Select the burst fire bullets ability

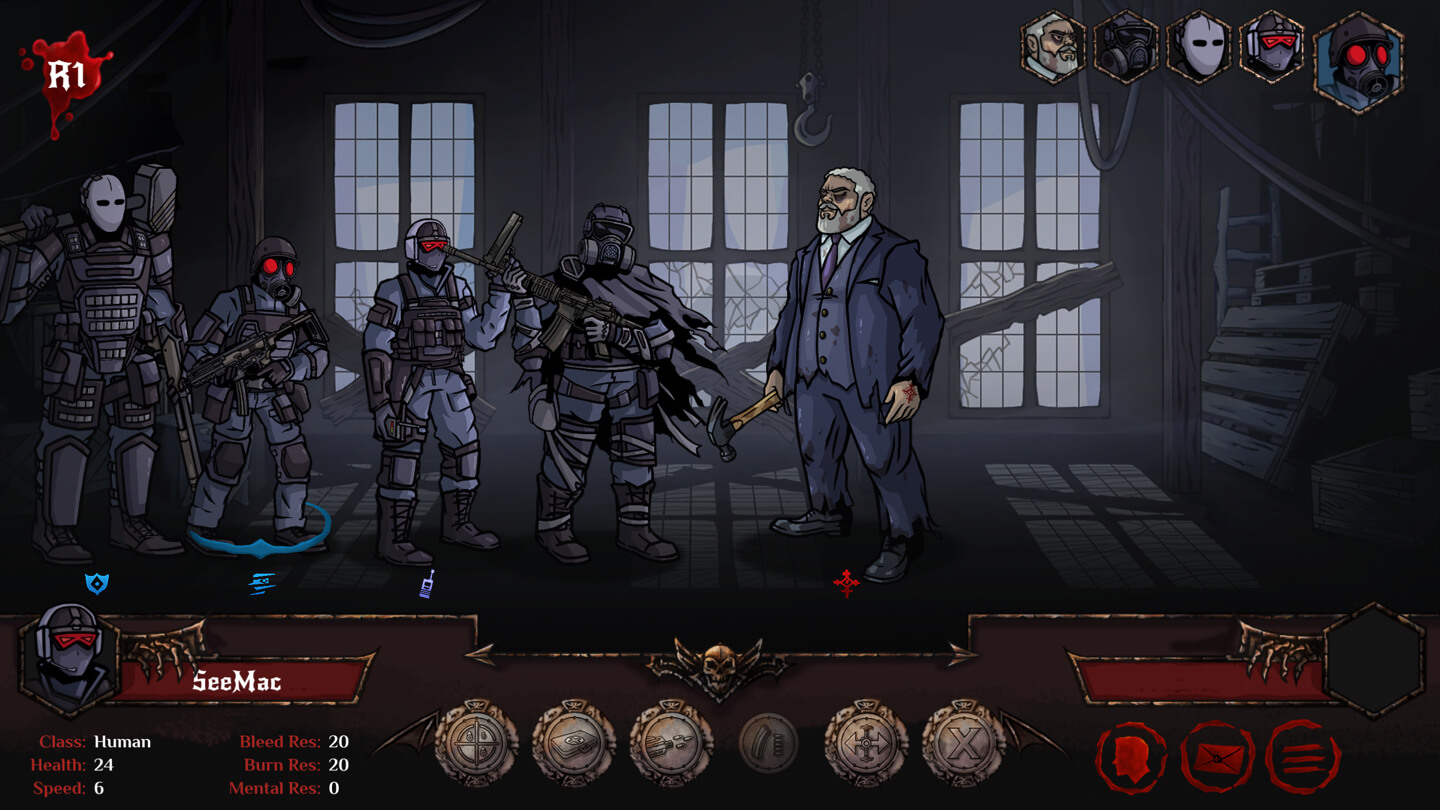[671, 743]
